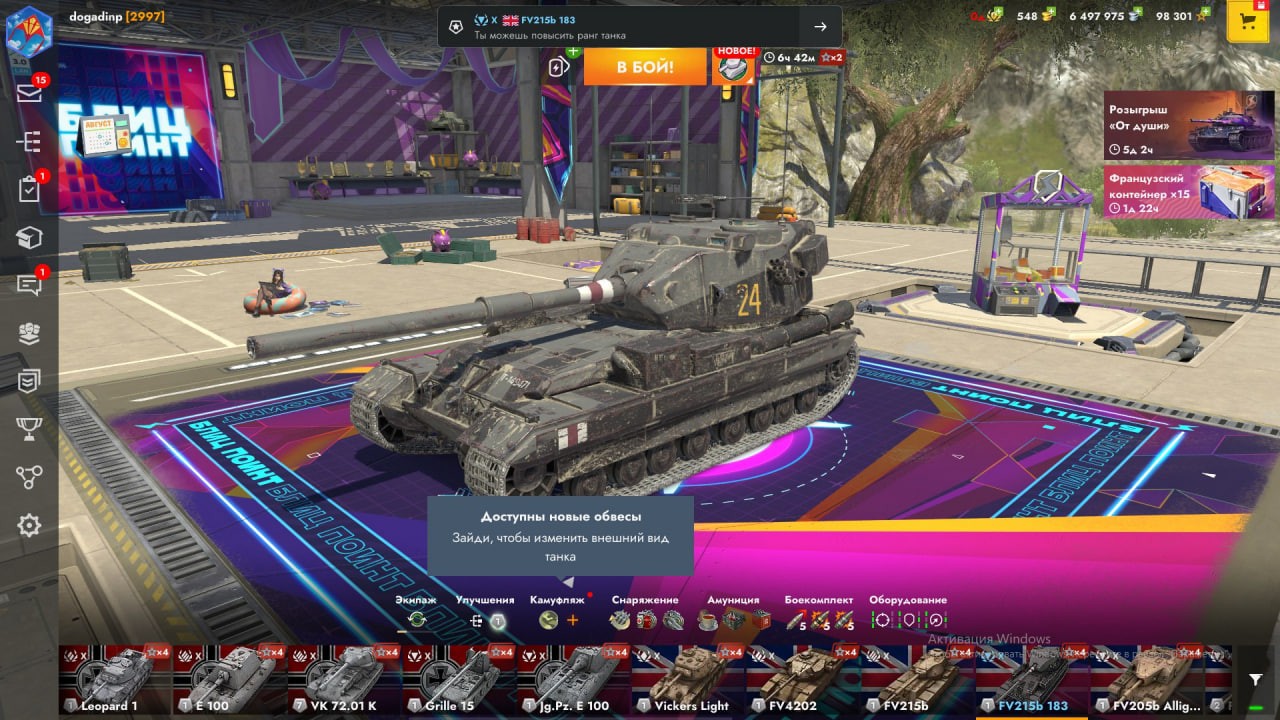Start a battle with the В БОЙ! button

tap(644, 67)
